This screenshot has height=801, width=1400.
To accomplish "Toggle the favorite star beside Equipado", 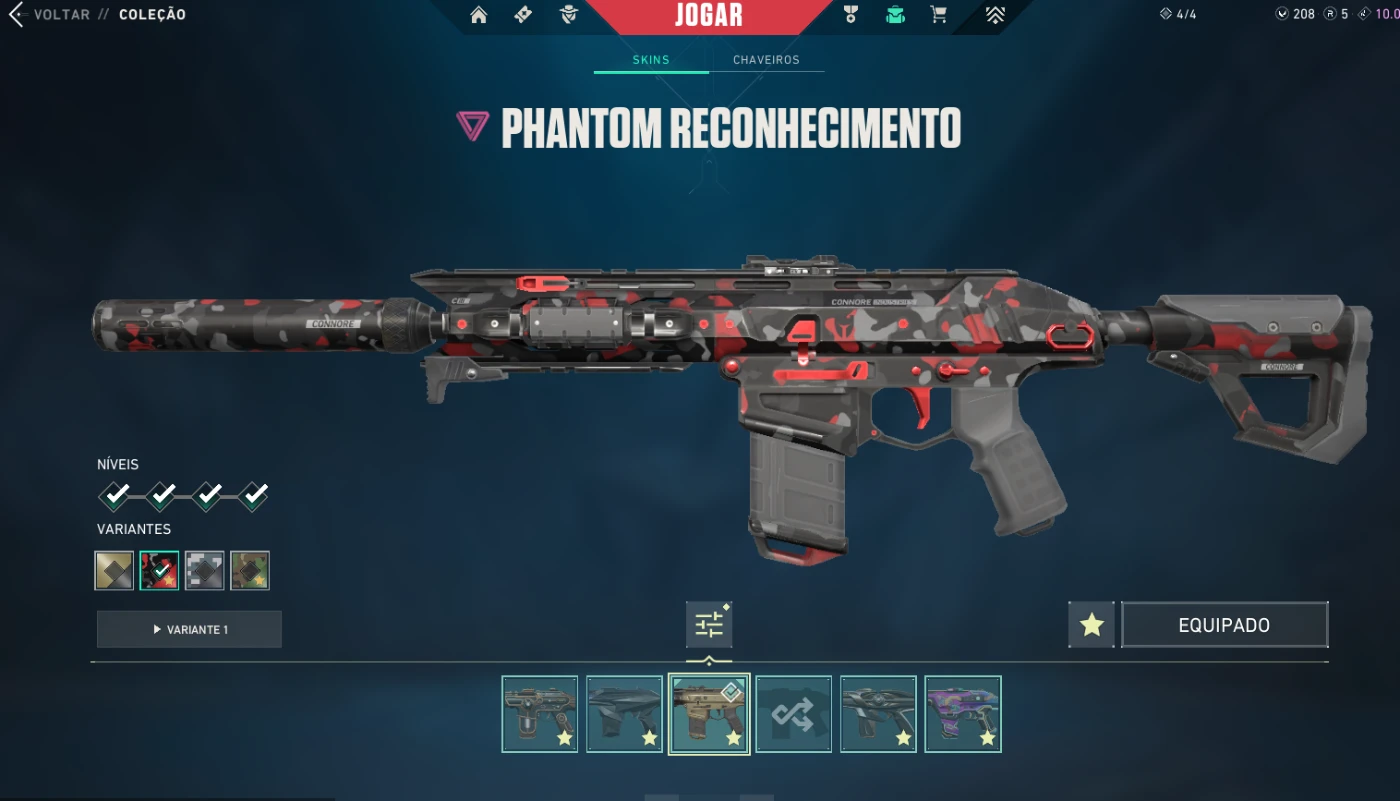I will pos(1091,625).
